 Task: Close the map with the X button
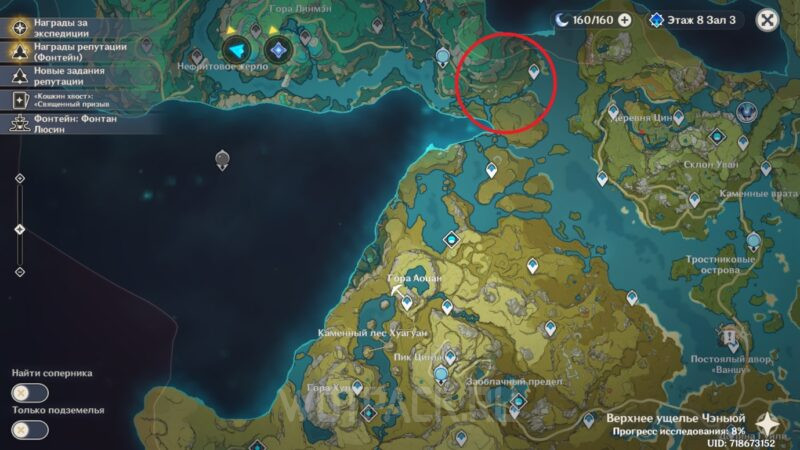click(767, 19)
